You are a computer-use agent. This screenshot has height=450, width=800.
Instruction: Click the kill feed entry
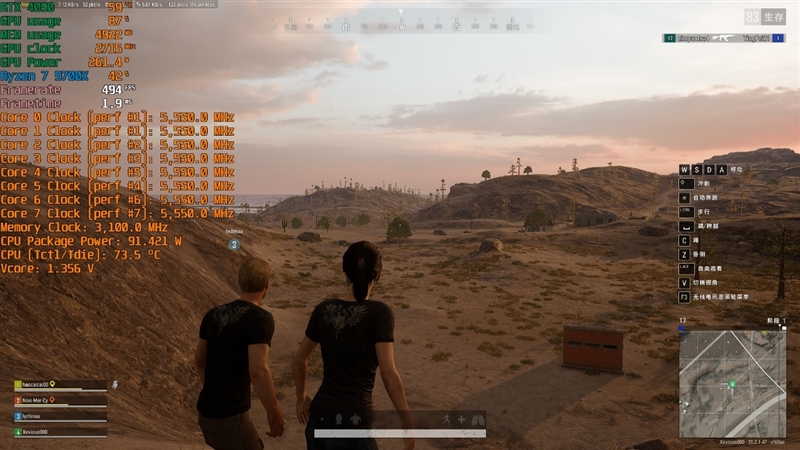[x=724, y=38]
